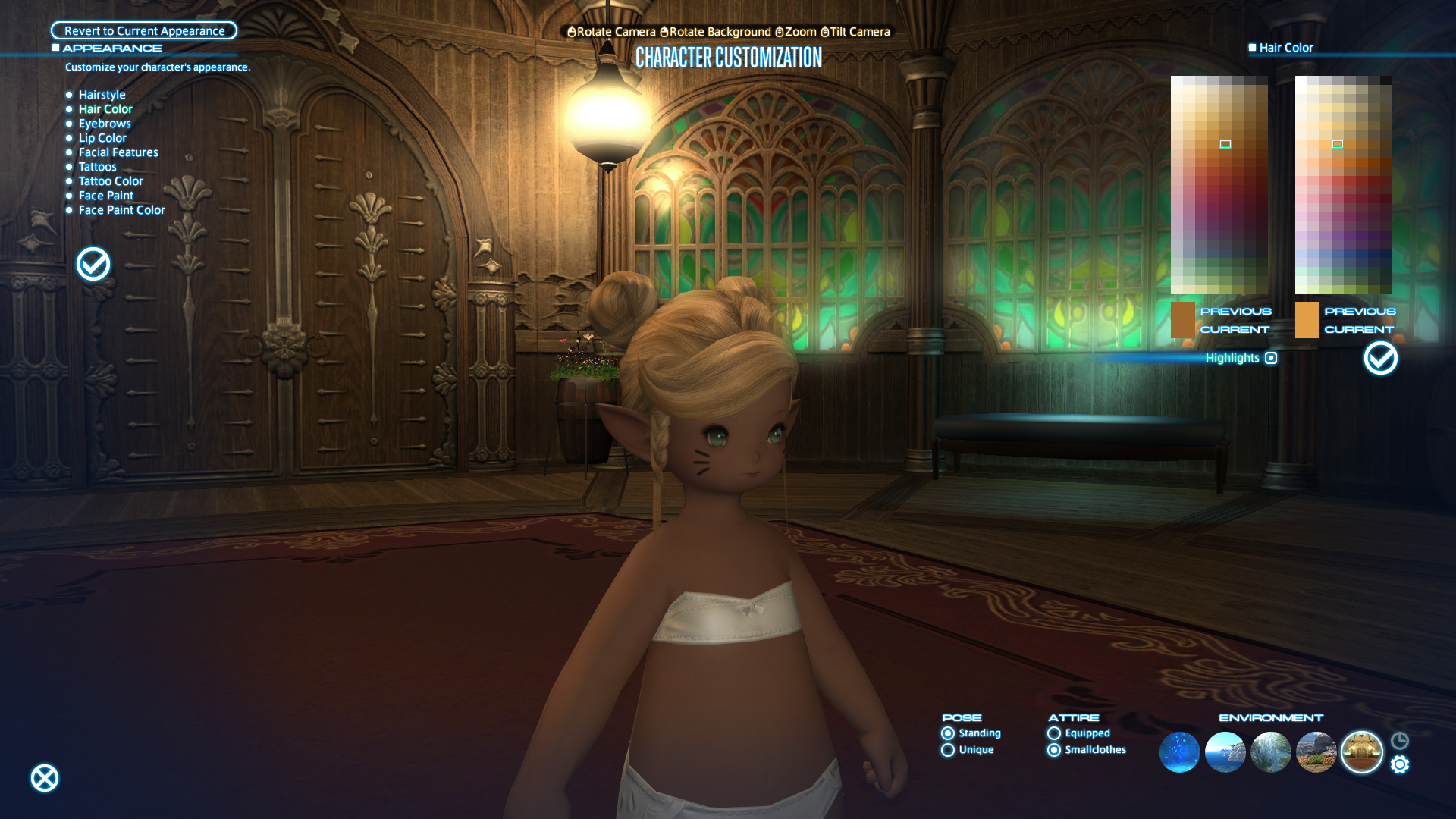
Task: Select Smallclothes attire option
Action: 1054,750
